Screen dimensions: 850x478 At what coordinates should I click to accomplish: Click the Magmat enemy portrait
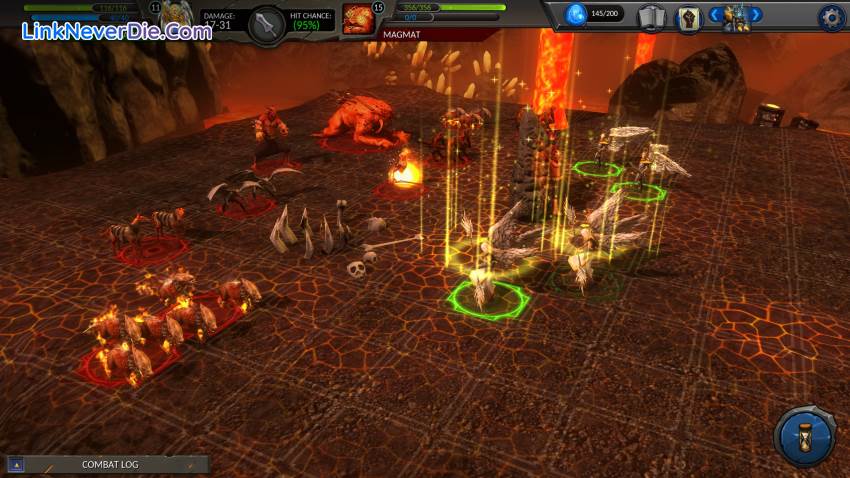point(357,17)
